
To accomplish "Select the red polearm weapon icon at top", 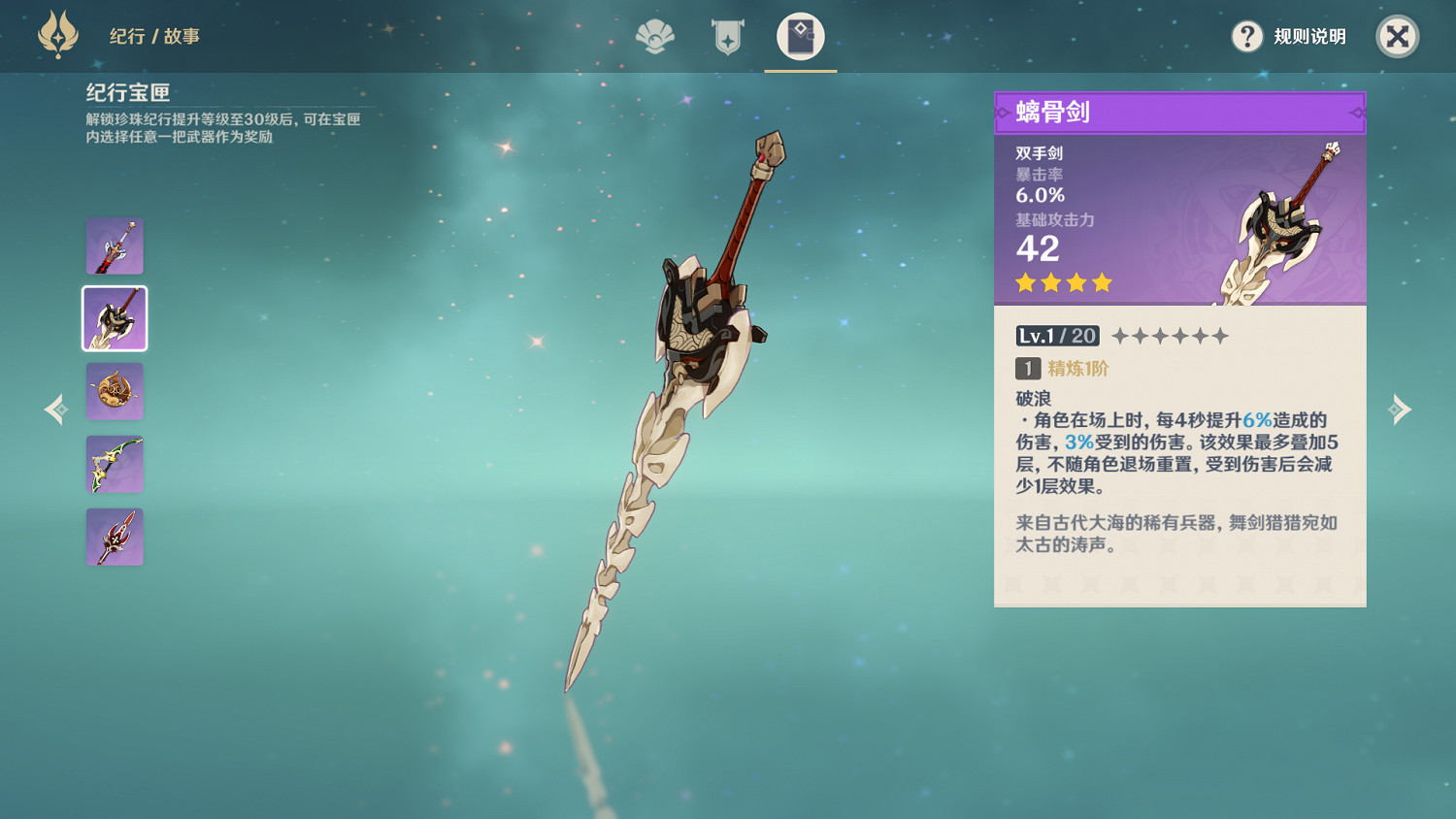I will pos(115,246).
